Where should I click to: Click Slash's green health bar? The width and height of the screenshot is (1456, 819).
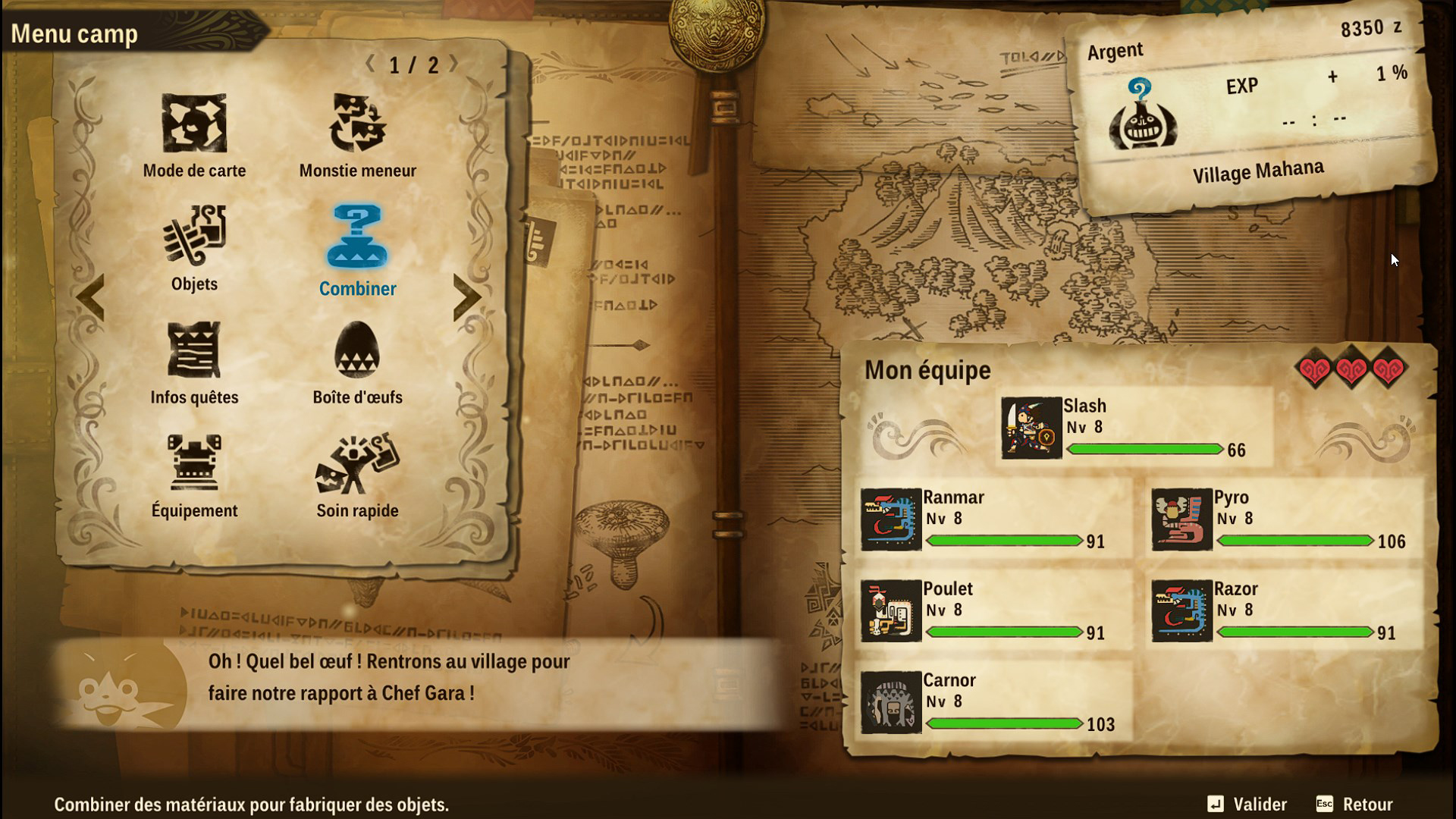coord(1145,449)
